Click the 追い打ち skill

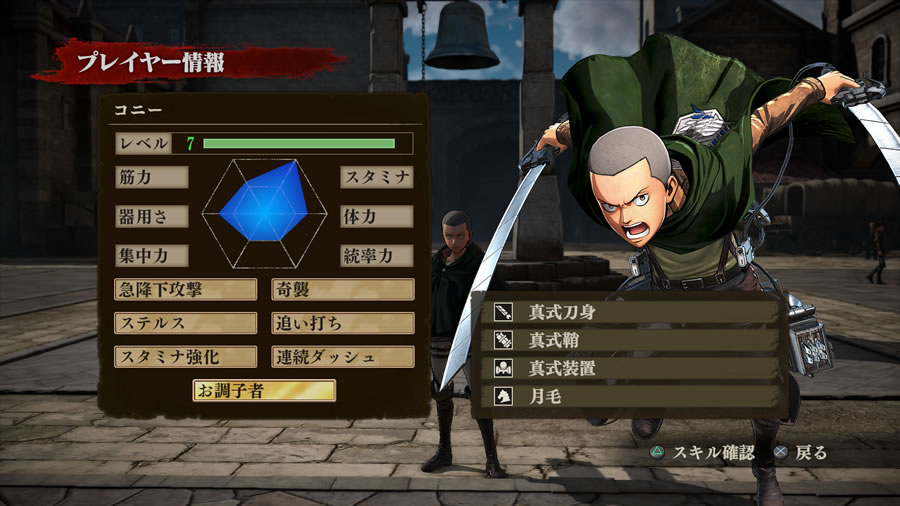pyautogui.click(x=342, y=323)
